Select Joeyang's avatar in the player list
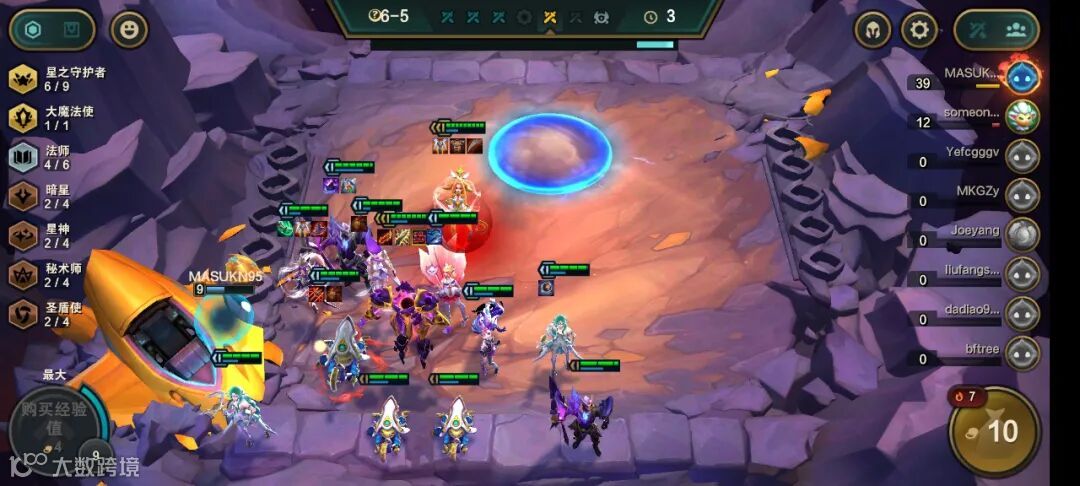 pos(1022,234)
